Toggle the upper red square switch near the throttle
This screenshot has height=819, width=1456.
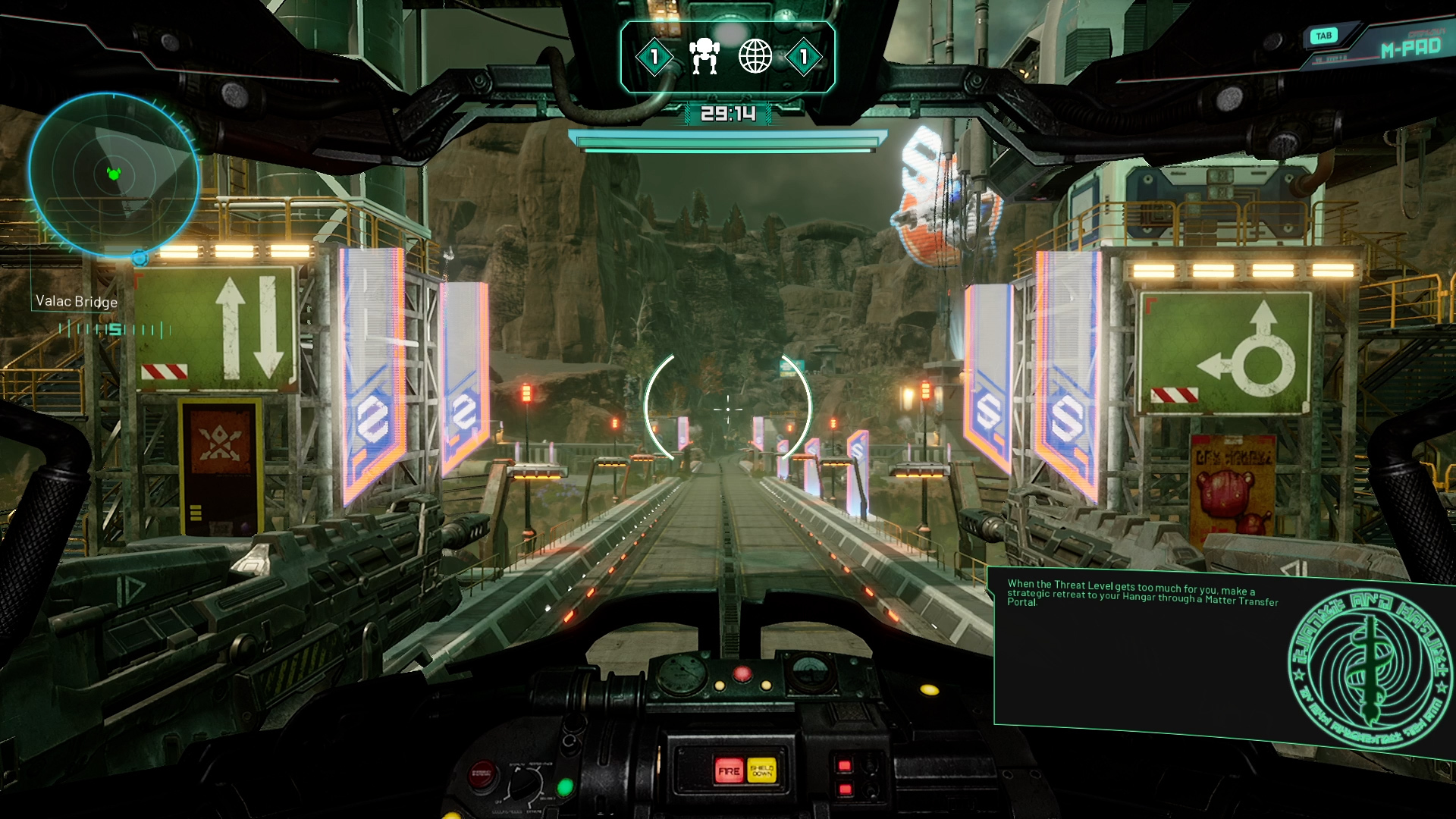844,767
